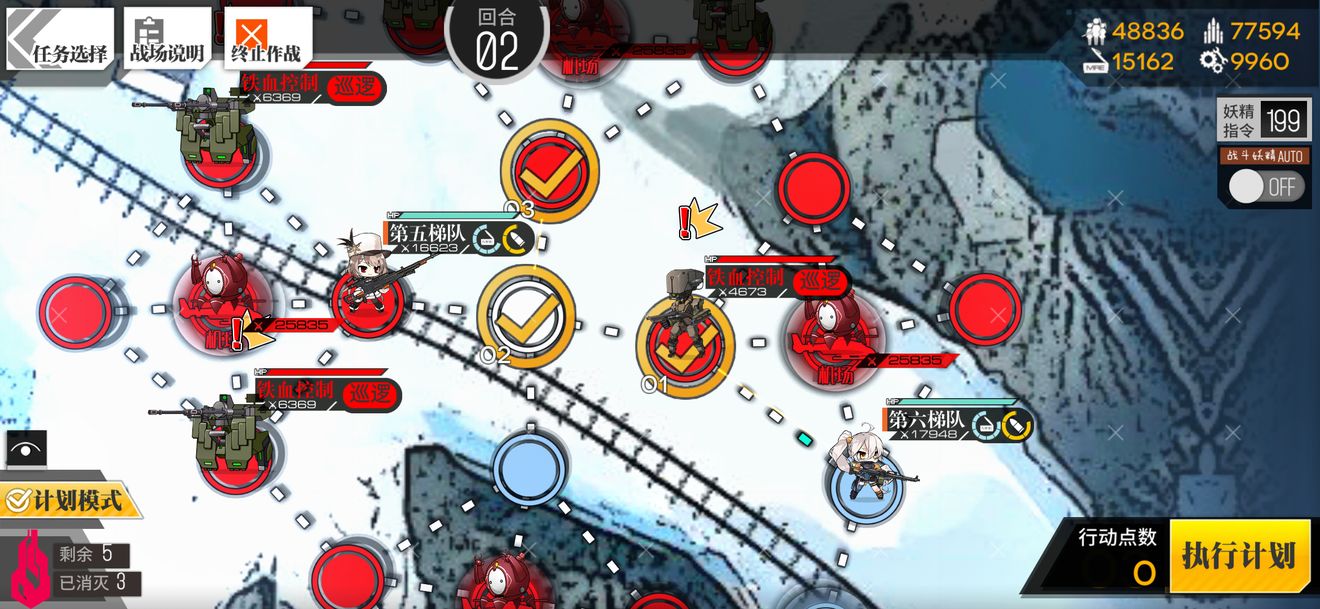Switch the 战斗妖精 AUTO toggle on

tap(1265, 187)
